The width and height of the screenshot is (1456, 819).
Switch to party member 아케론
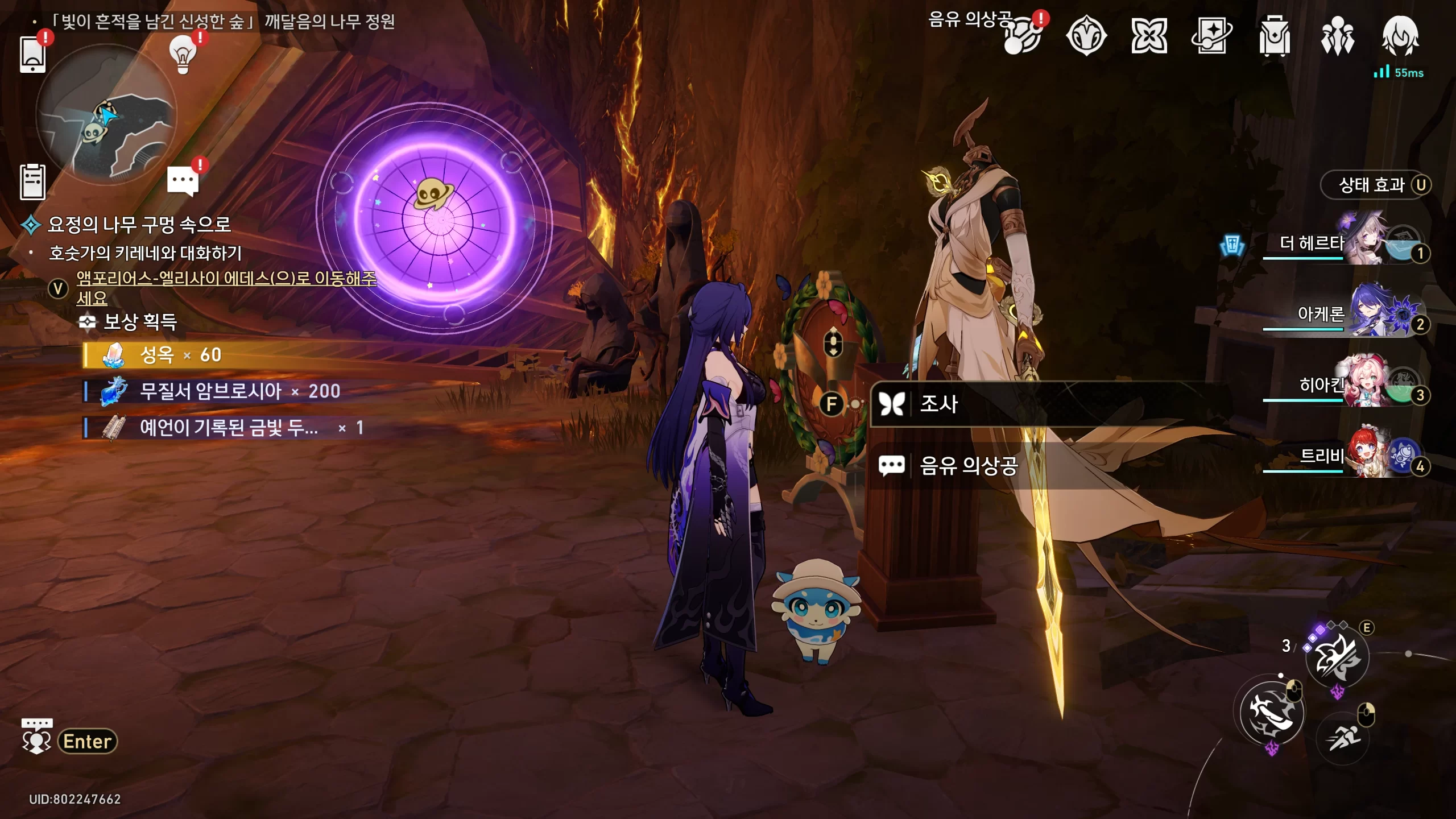(x=1365, y=315)
